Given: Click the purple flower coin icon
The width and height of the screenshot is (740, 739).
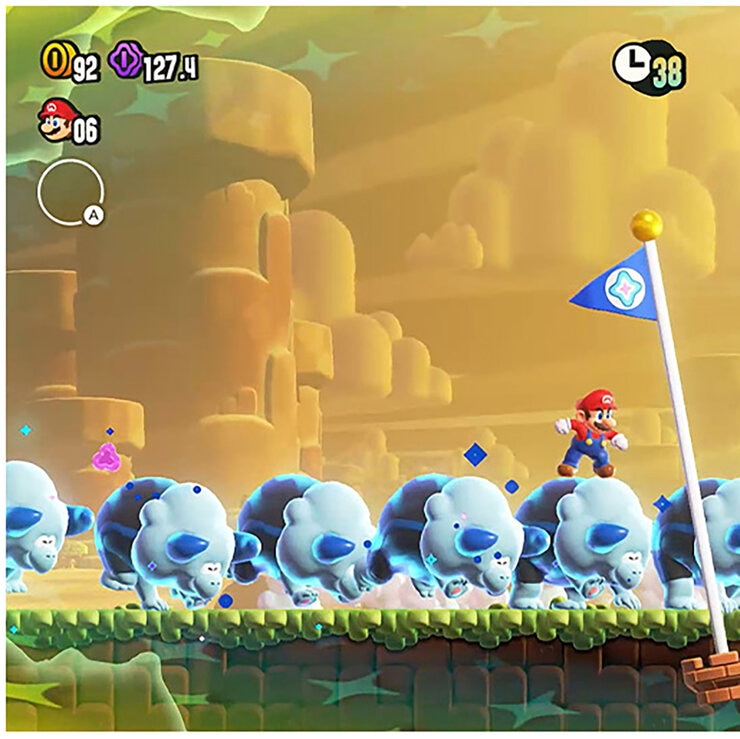Looking at the screenshot, I should coord(125,64).
